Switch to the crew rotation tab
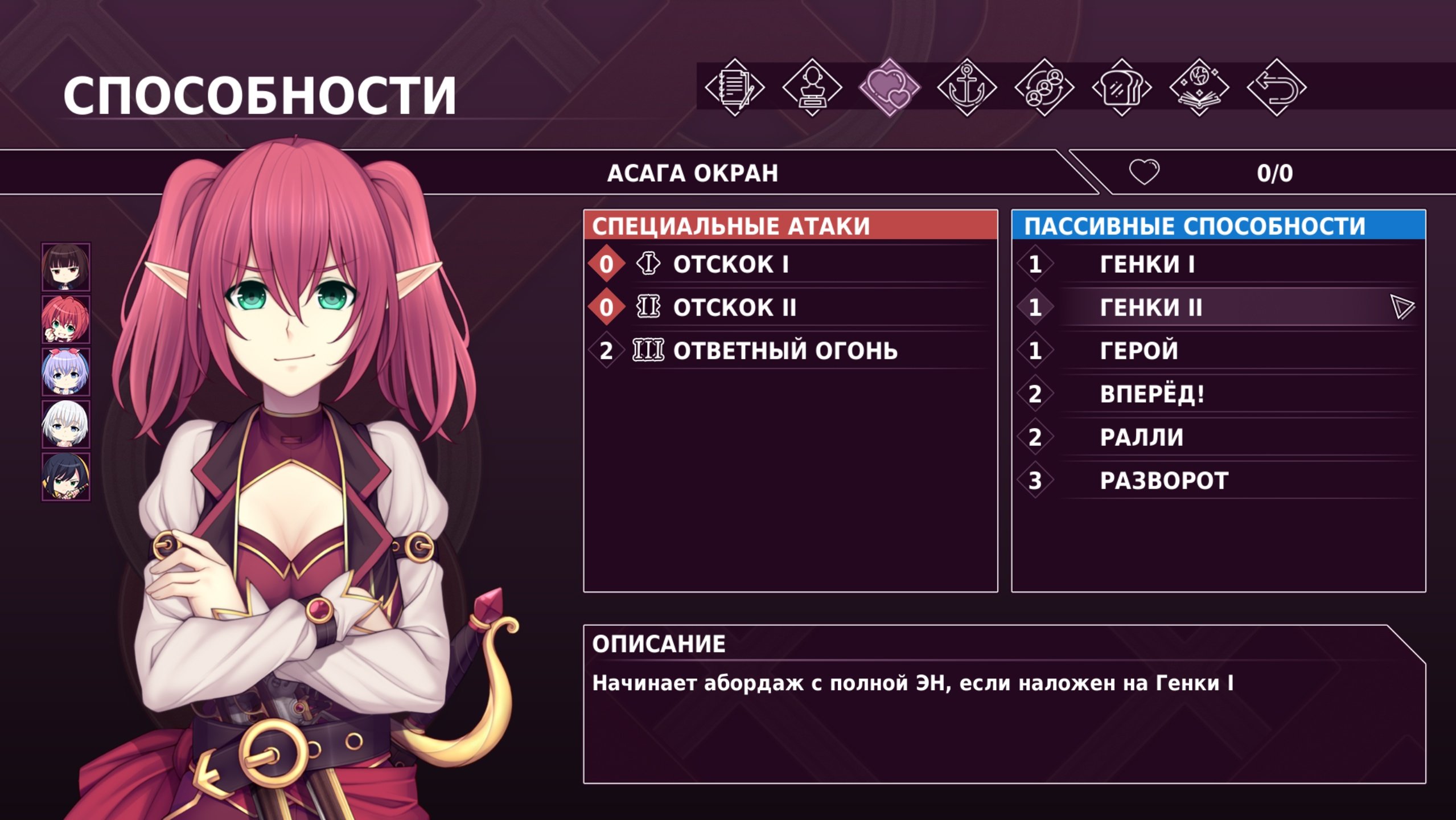This screenshot has width=1456, height=820. click(x=1044, y=88)
